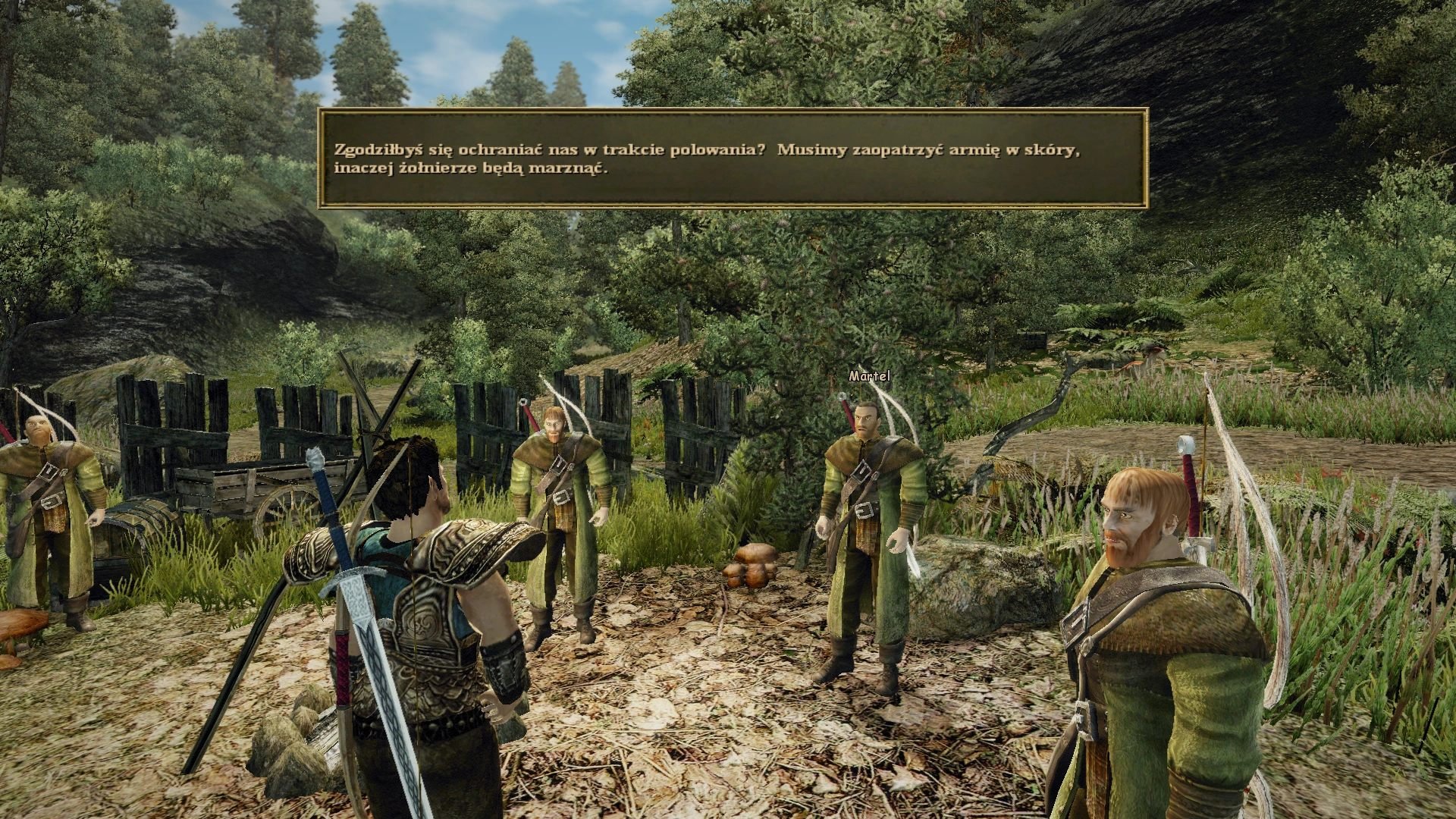Click the Martel nameplate above the NPC
Image resolution: width=1456 pixels, height=819 pixels.
869,375
